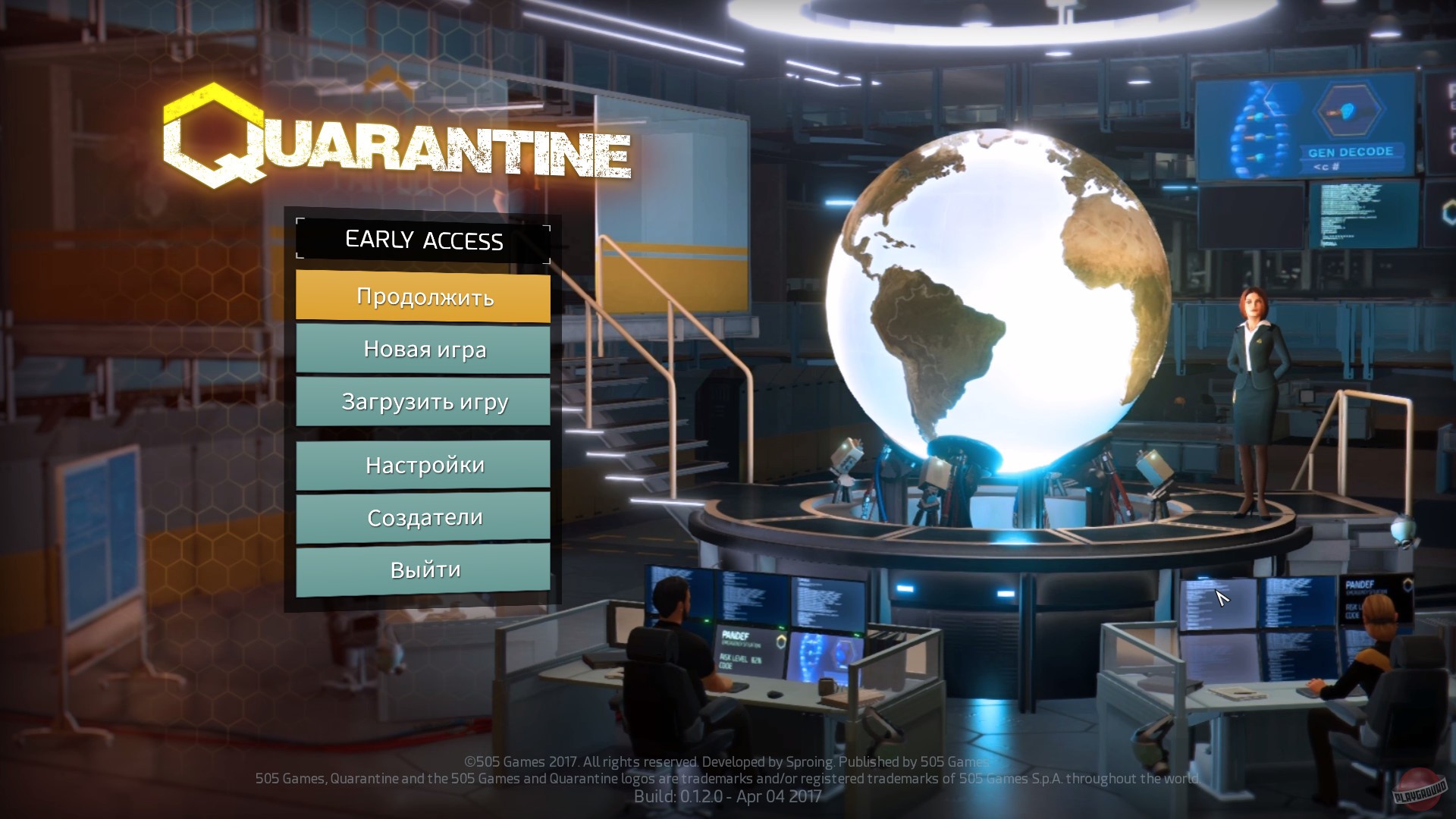Click the Build 0.1.2.0 version text

[x=727, y=797]
